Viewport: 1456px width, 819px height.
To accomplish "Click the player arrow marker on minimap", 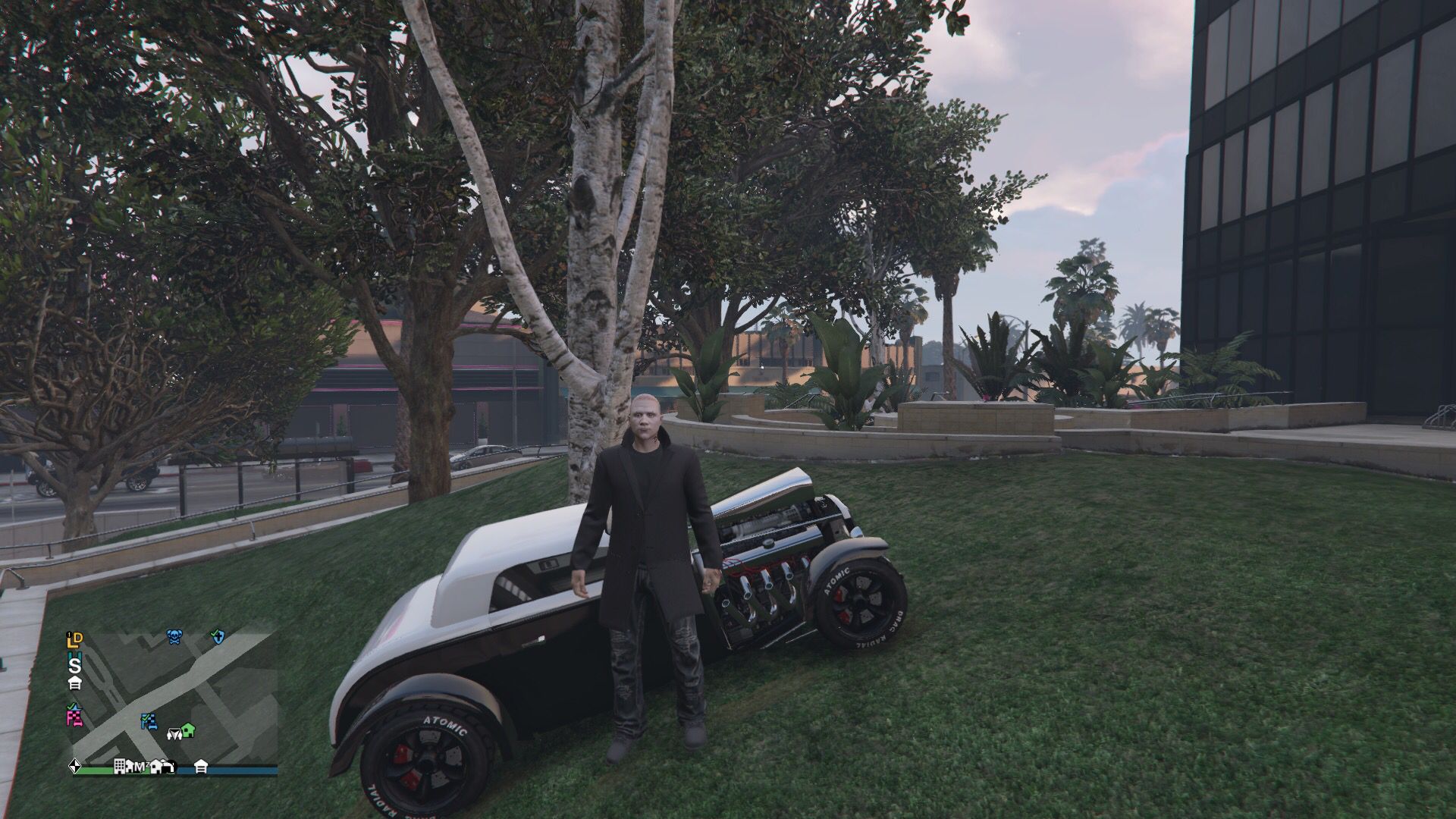I will pyautogui.click(x=175, y=734).
